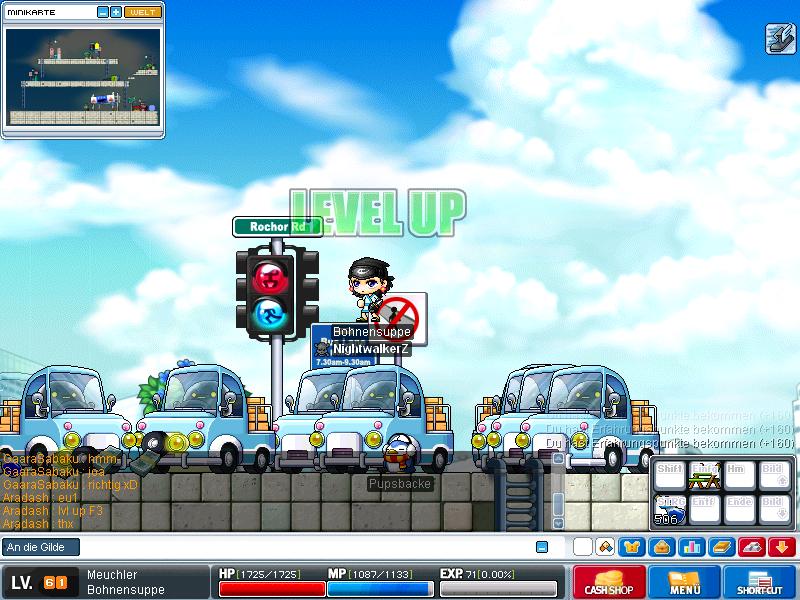The image size is (800, 600).
Task: Open the Cash Shop
Action: pos(607,582)
